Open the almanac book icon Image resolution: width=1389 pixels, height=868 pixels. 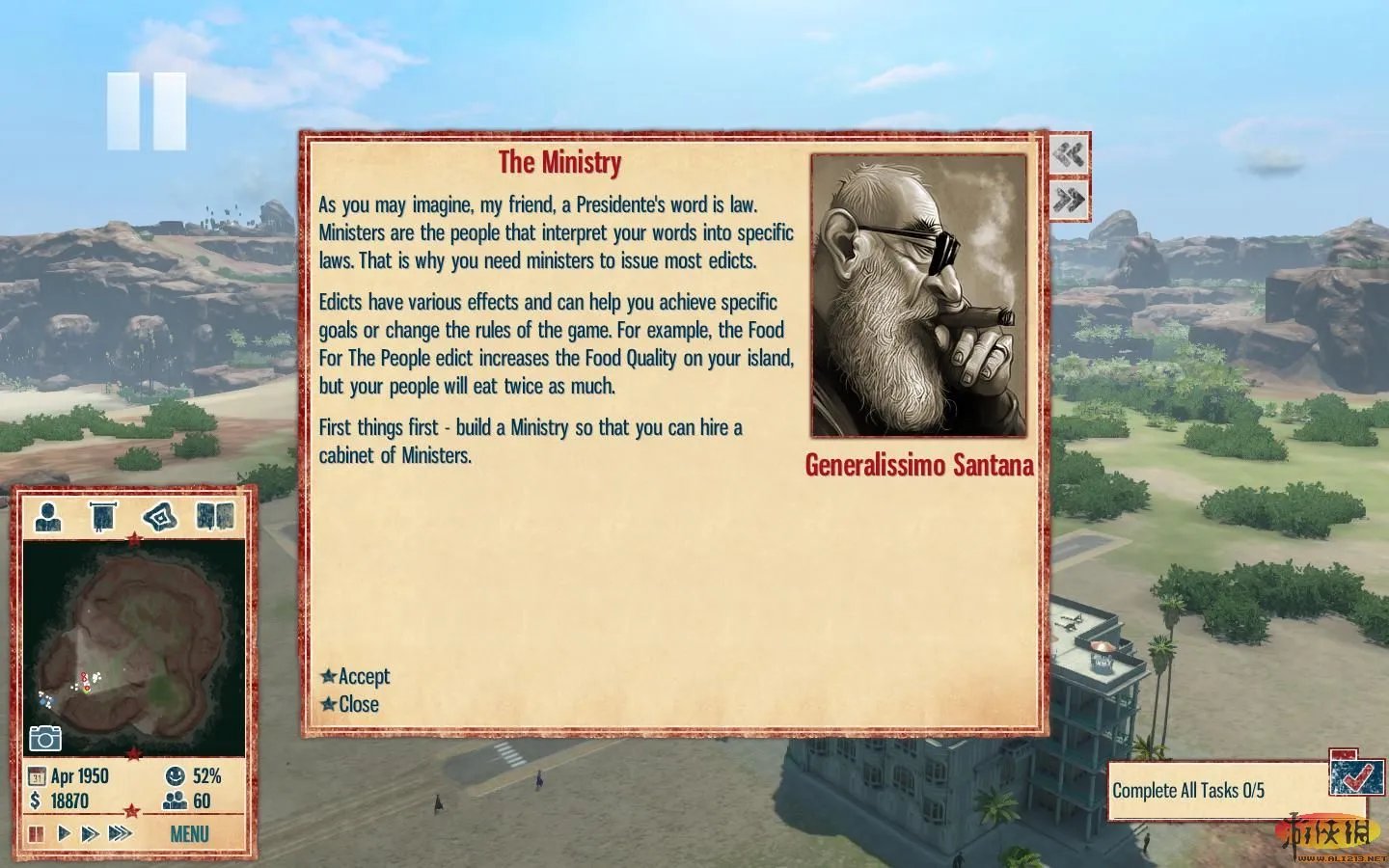215,517
